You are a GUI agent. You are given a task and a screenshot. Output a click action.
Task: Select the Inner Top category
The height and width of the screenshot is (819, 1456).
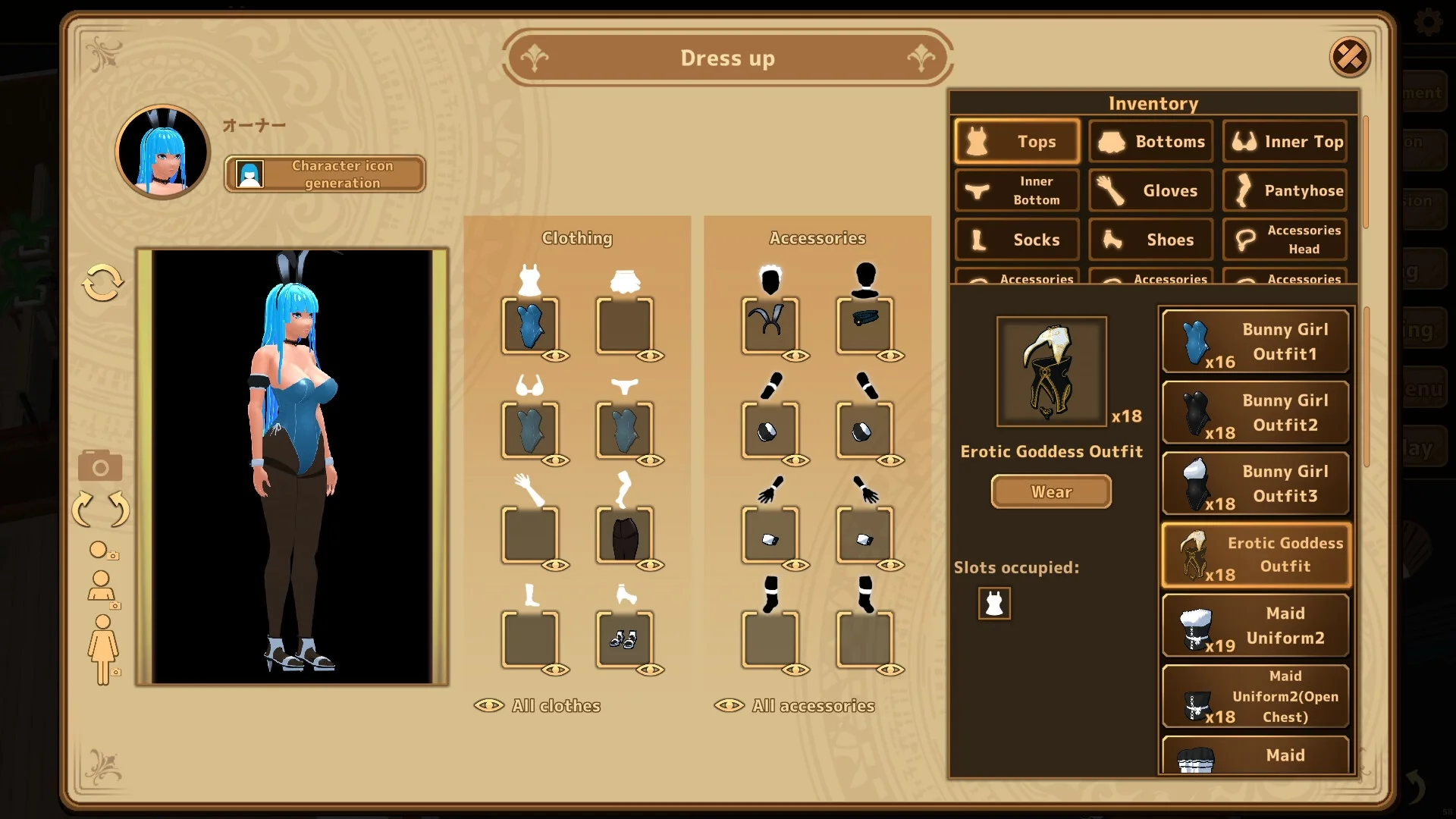click(1285, 142)
